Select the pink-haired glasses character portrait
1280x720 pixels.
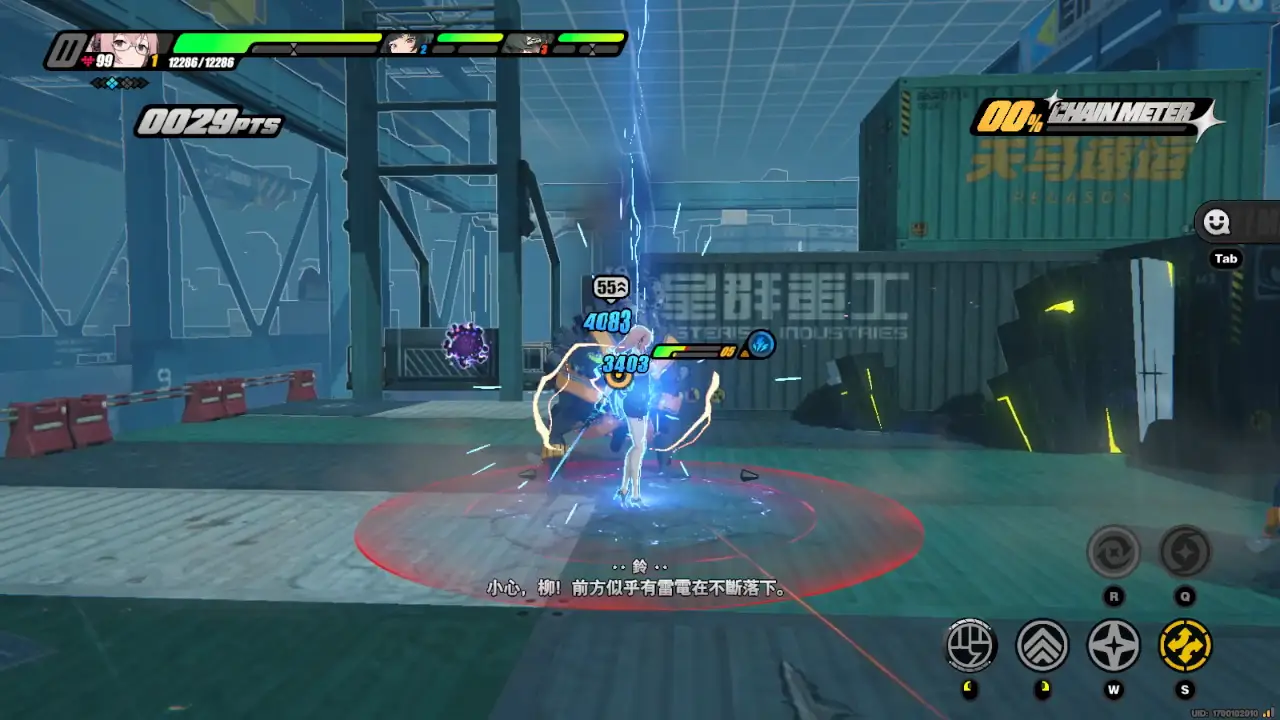[x=118, y=44]
